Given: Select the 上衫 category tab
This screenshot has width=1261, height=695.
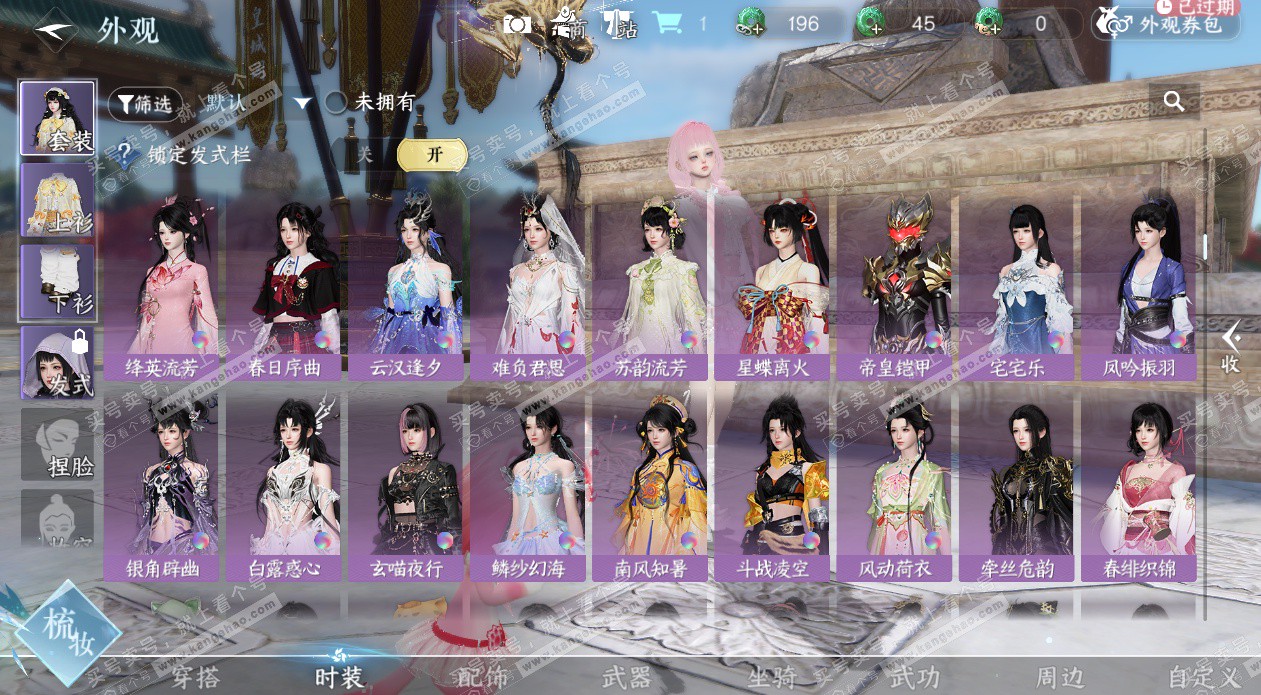Looking at the screenshot, I should [58, 200].
